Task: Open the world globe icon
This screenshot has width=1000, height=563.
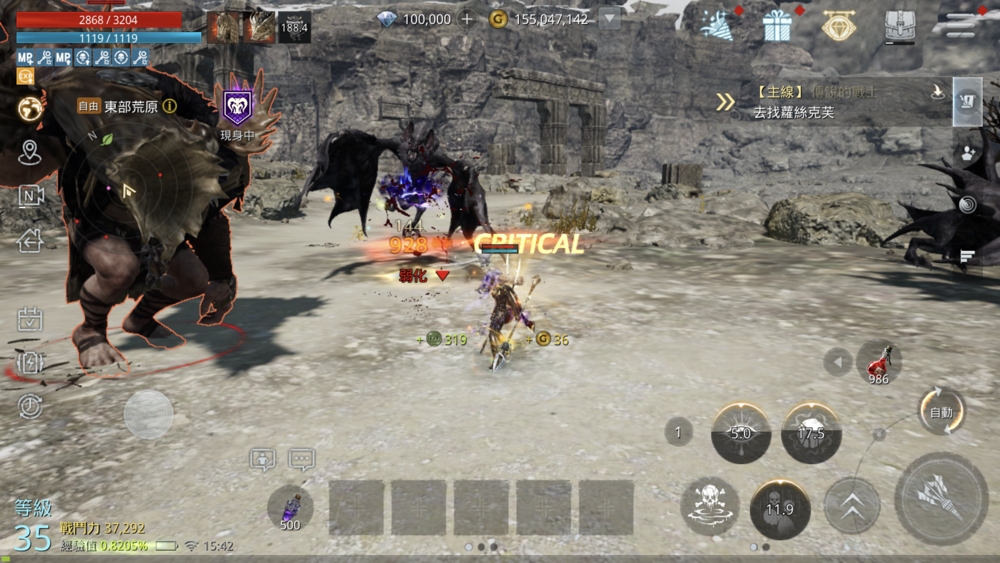Action: click(30, 108)
